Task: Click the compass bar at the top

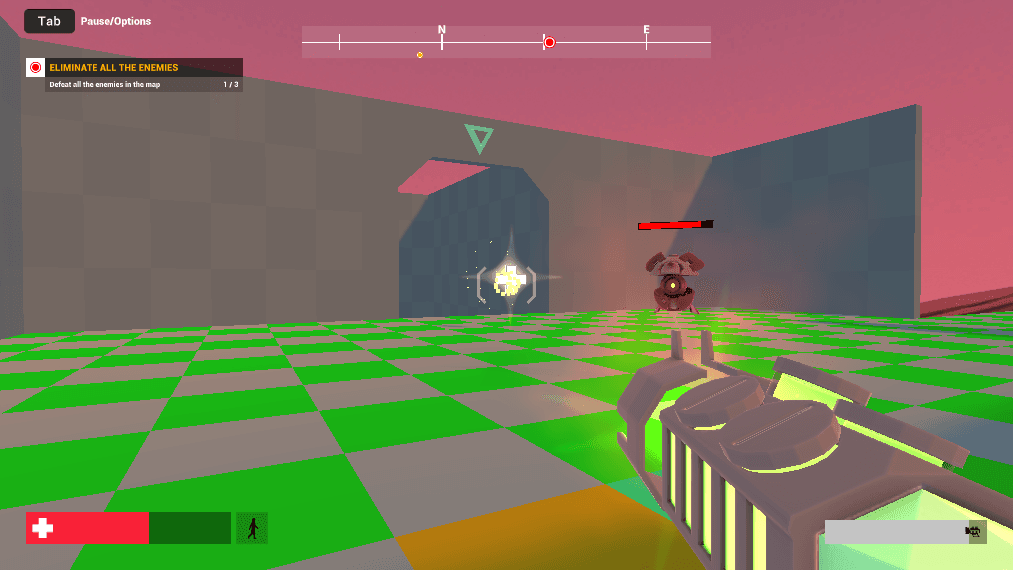Action: [x=506, y=42]
